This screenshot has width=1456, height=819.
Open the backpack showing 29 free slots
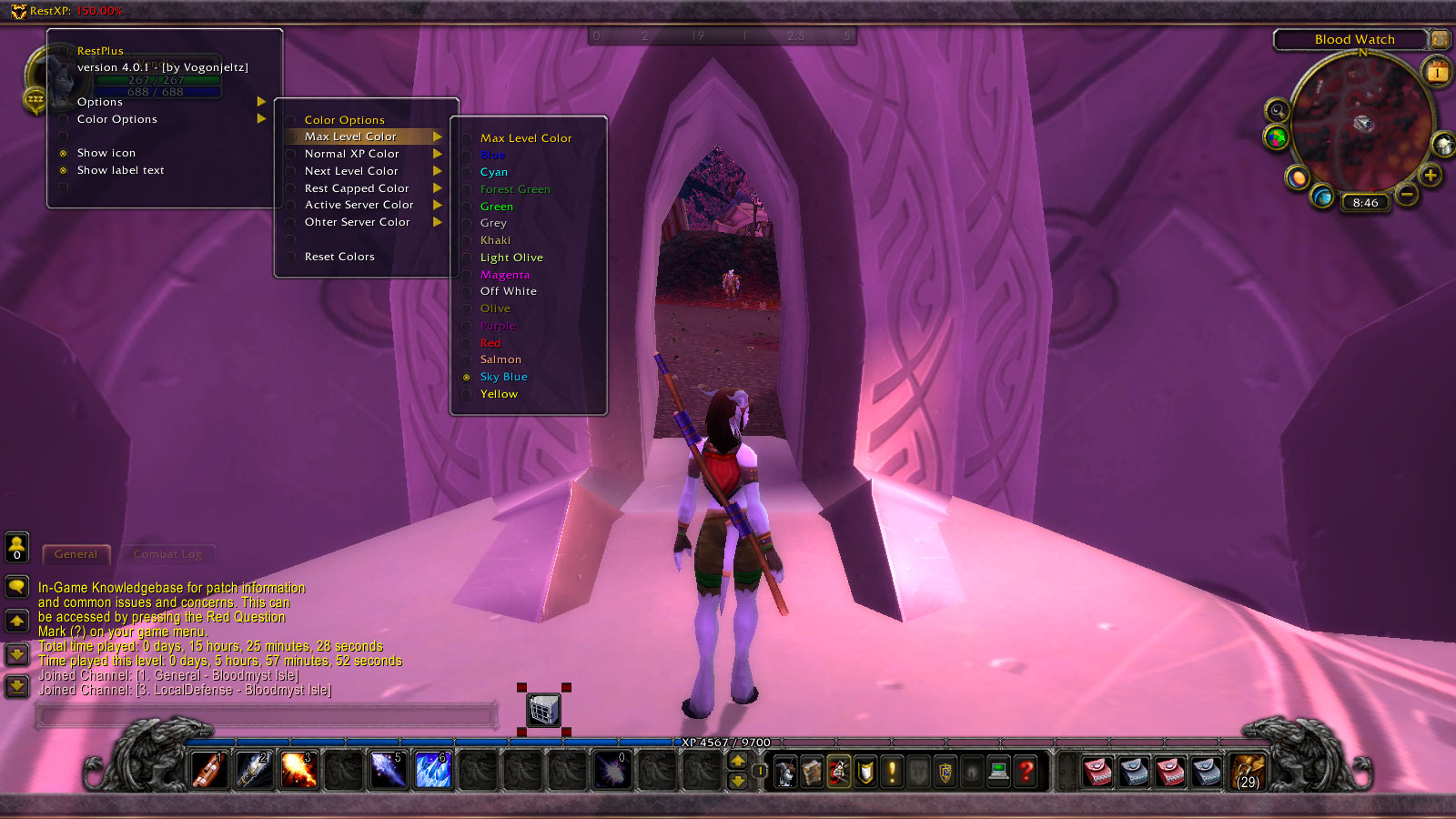pos(1248,772)
